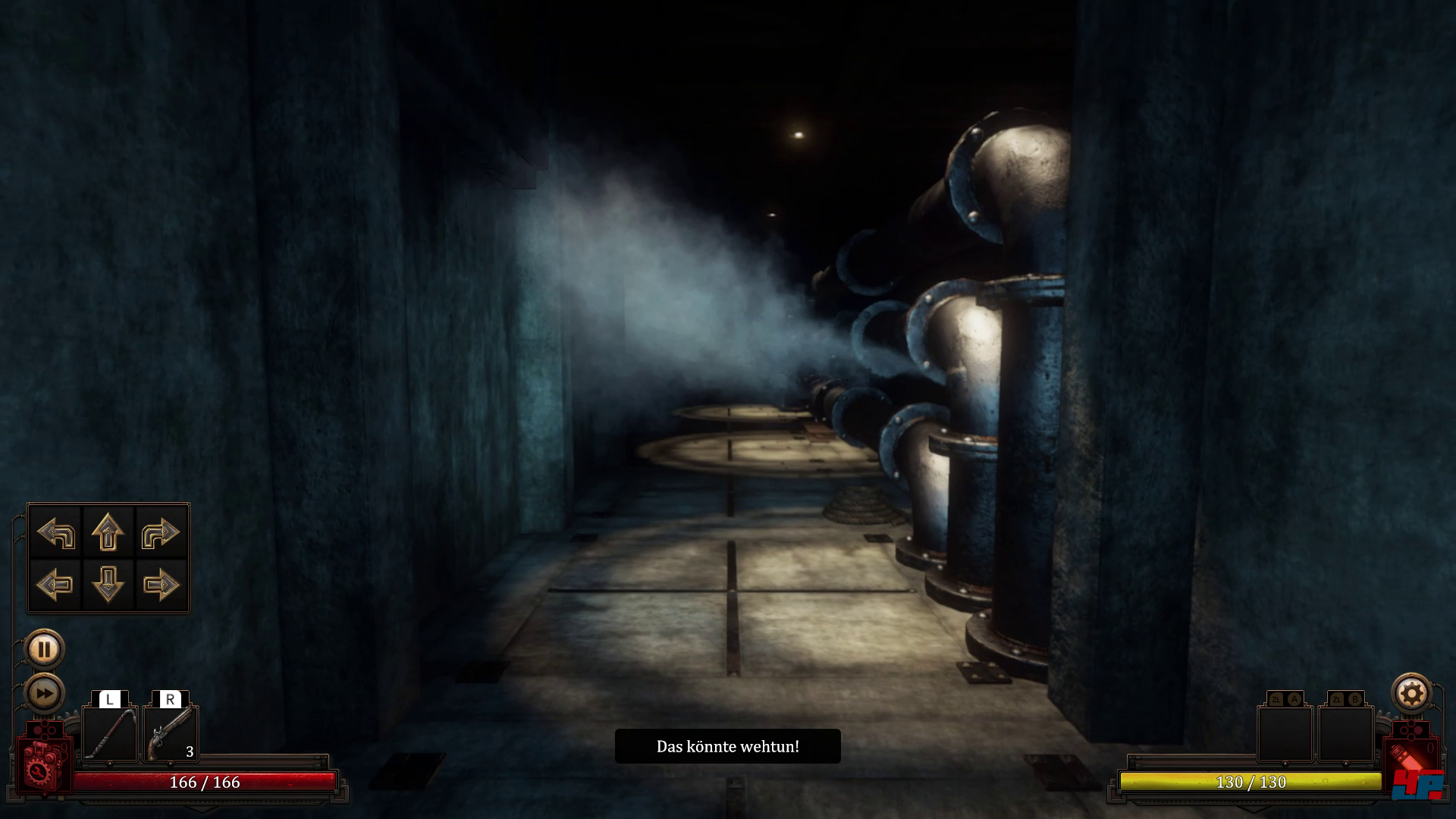Select the left-hand crowbar weapon slot
Viewport: 1456px width, 819px height.
pos(110,733)
